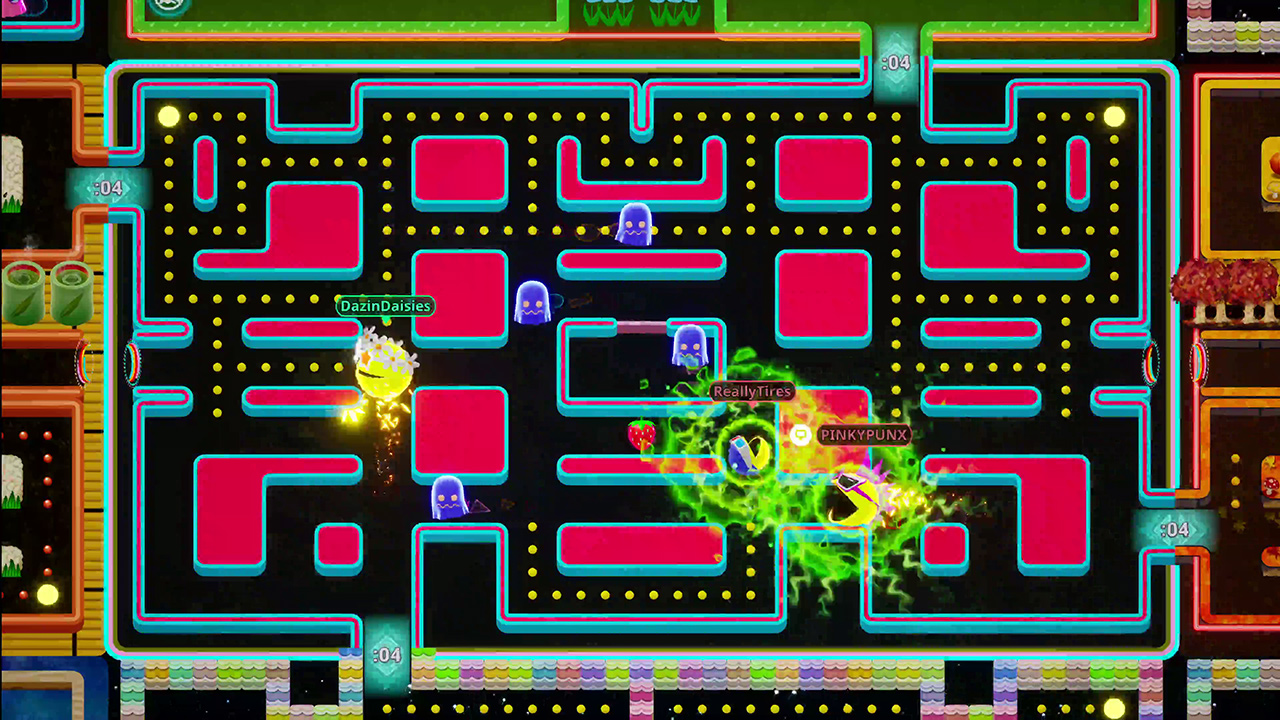Expand the :04 timer badge at the bottom
The width and height of the screenshot is (1280, 720).
click(386, 654)
